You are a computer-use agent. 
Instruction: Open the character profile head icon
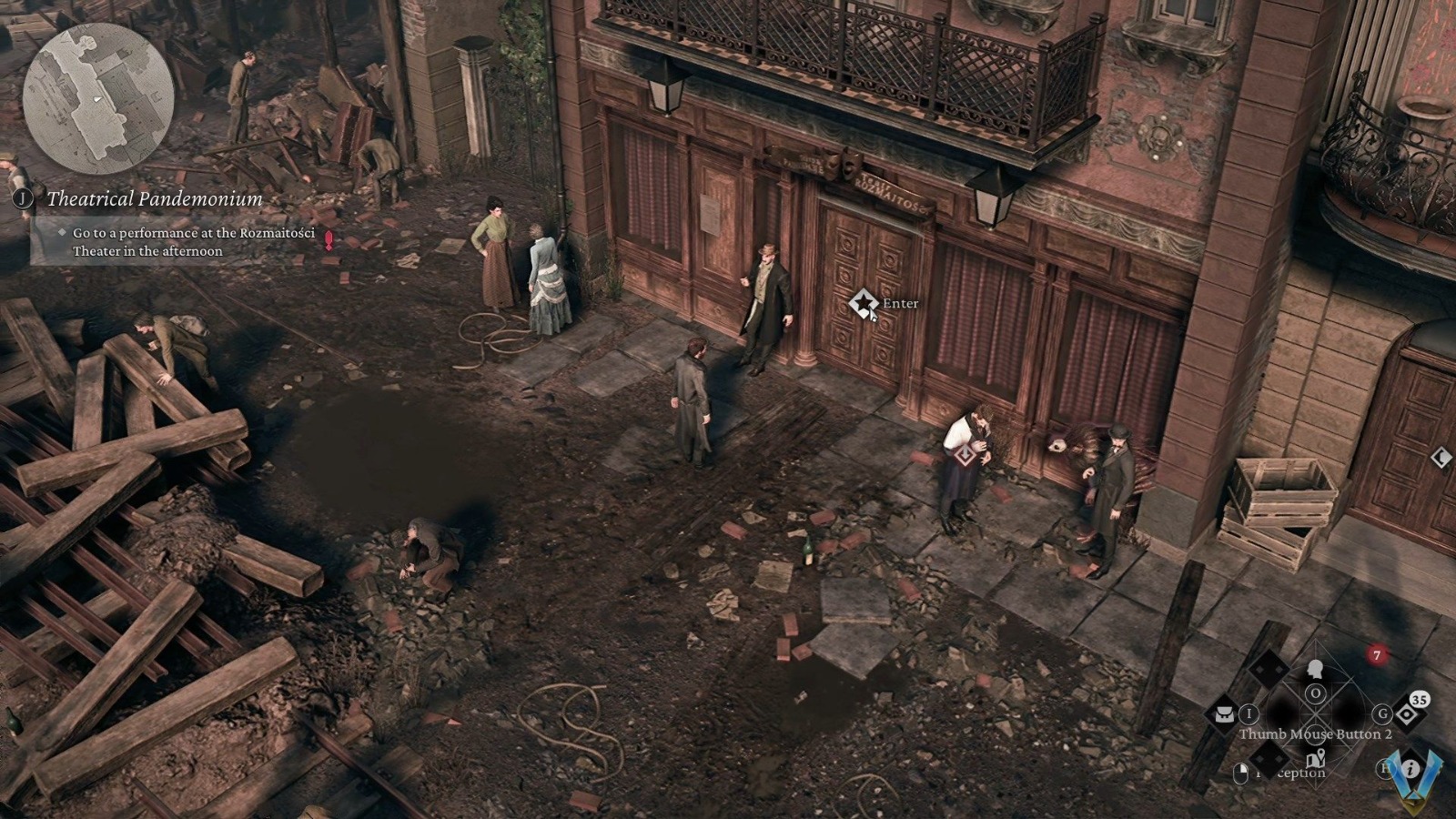1315,669
